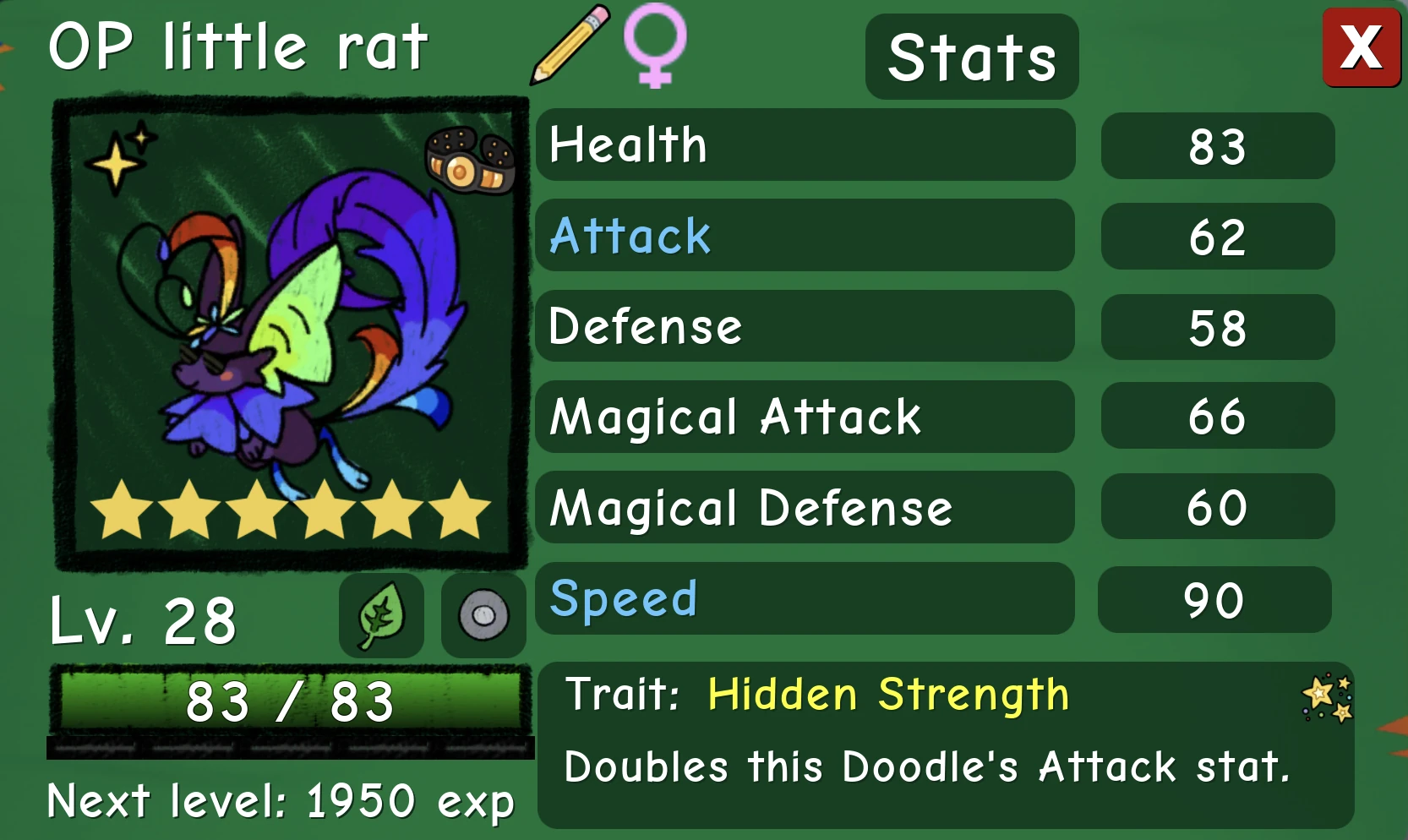
Task: Expand the Hidden Strength trait description
Action: pyautogui.click(x=886, y=695)
